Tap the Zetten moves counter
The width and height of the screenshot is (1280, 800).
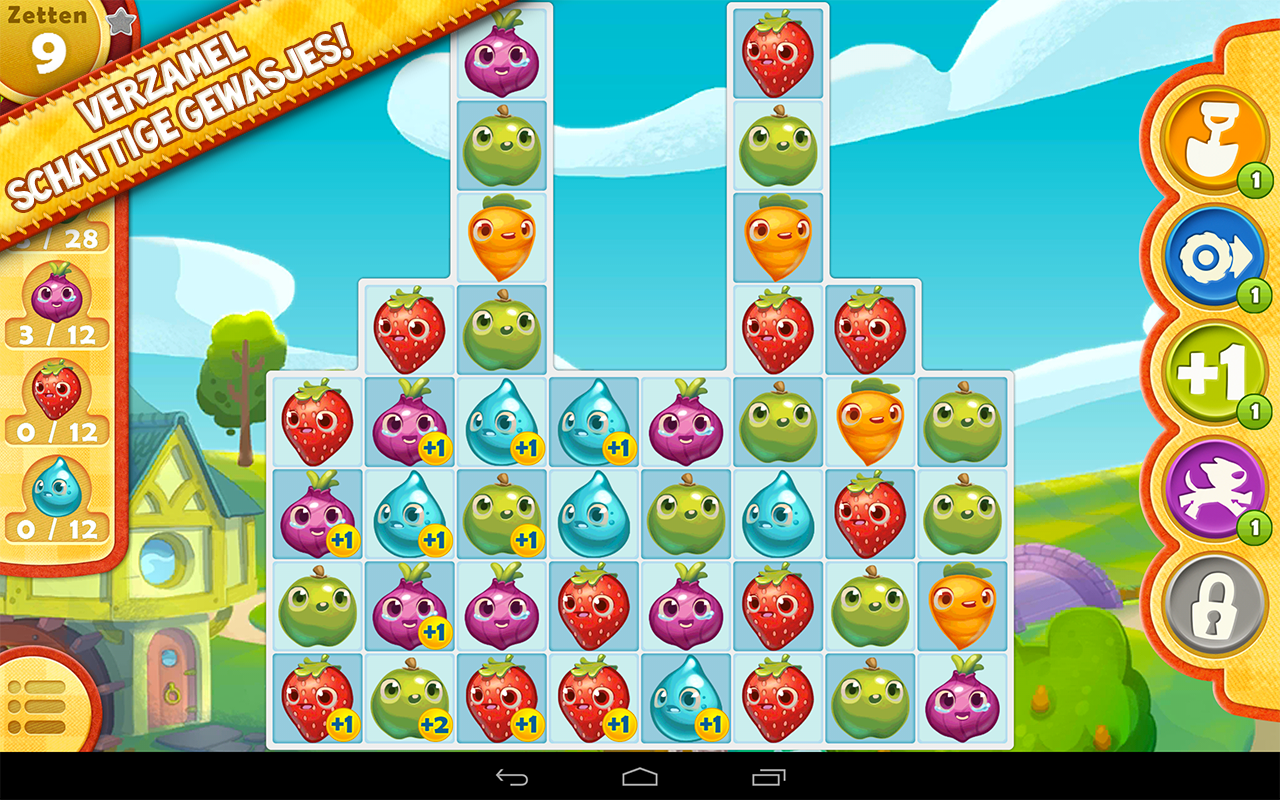click(48, 42)
